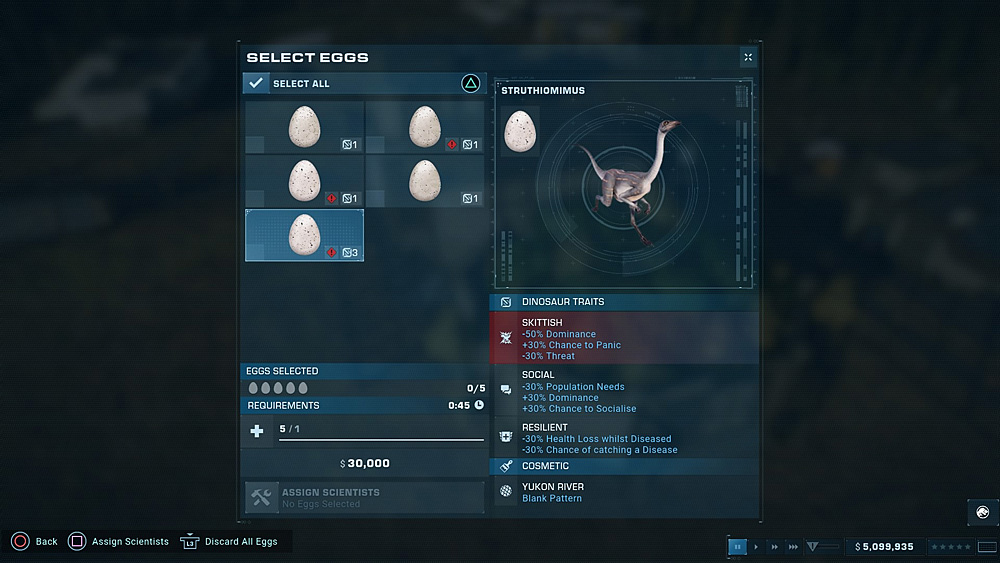The width and height of the screenshot is (1000, 563).
Task: Choose the Skittish trait row
Action: pos(624,337)
